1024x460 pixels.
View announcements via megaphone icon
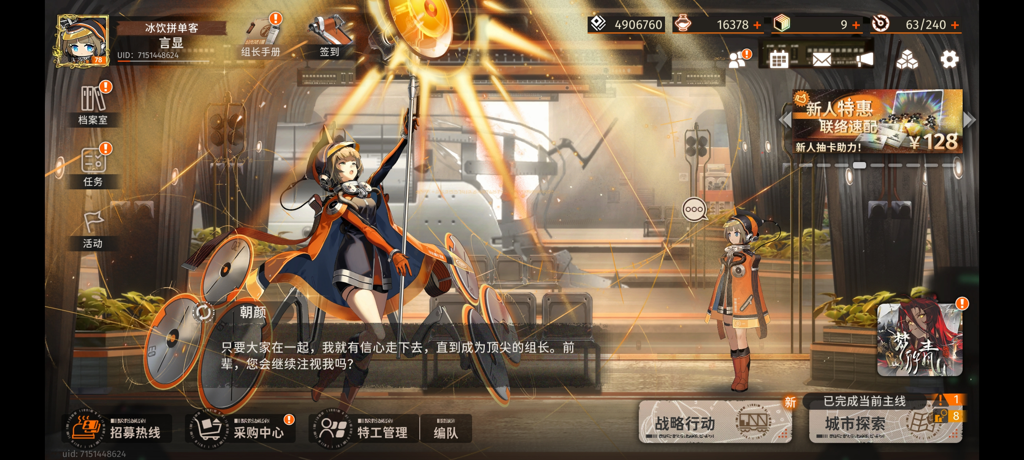[863, 59]
